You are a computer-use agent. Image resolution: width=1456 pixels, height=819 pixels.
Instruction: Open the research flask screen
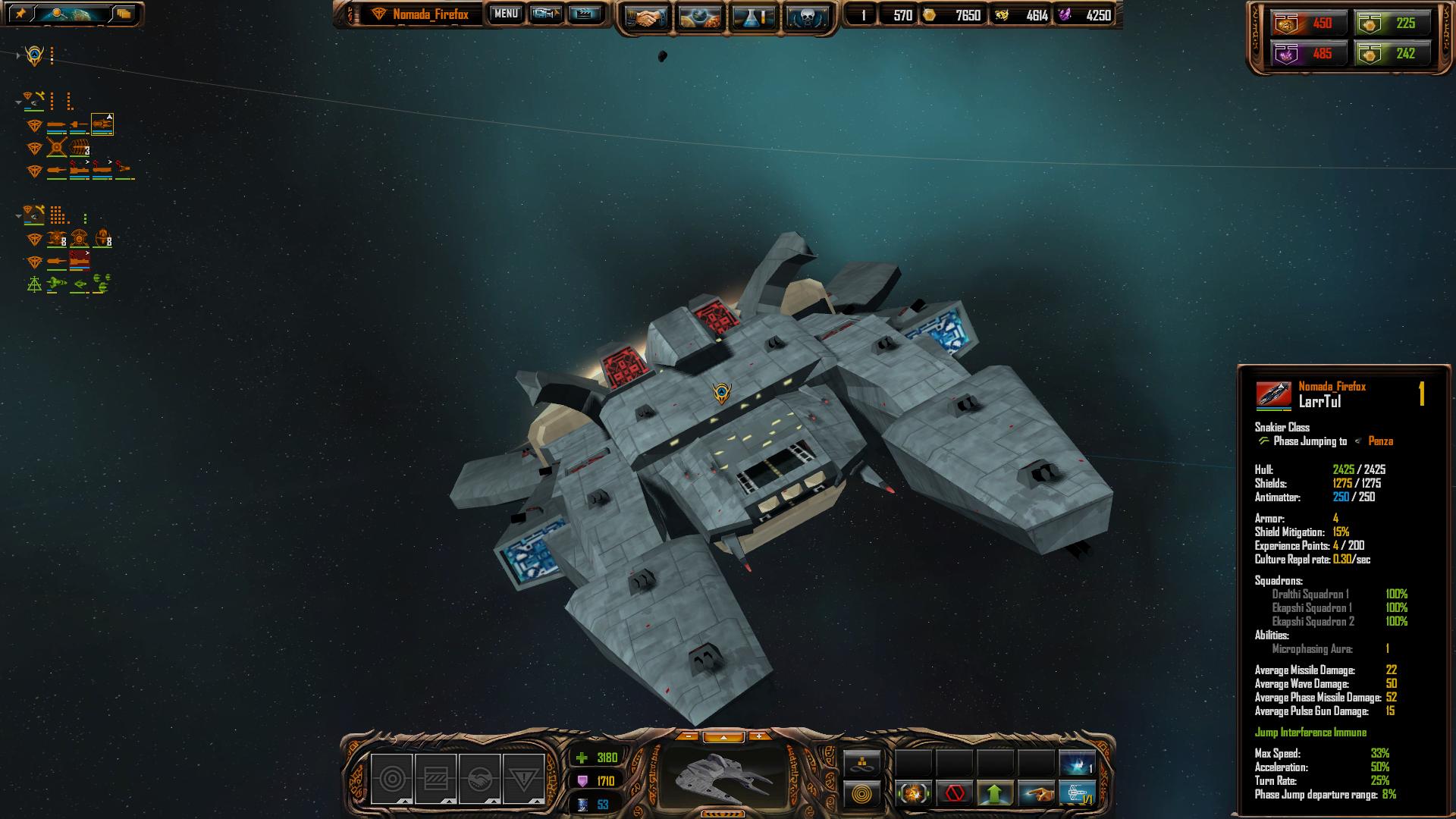[x=754, y=17]
